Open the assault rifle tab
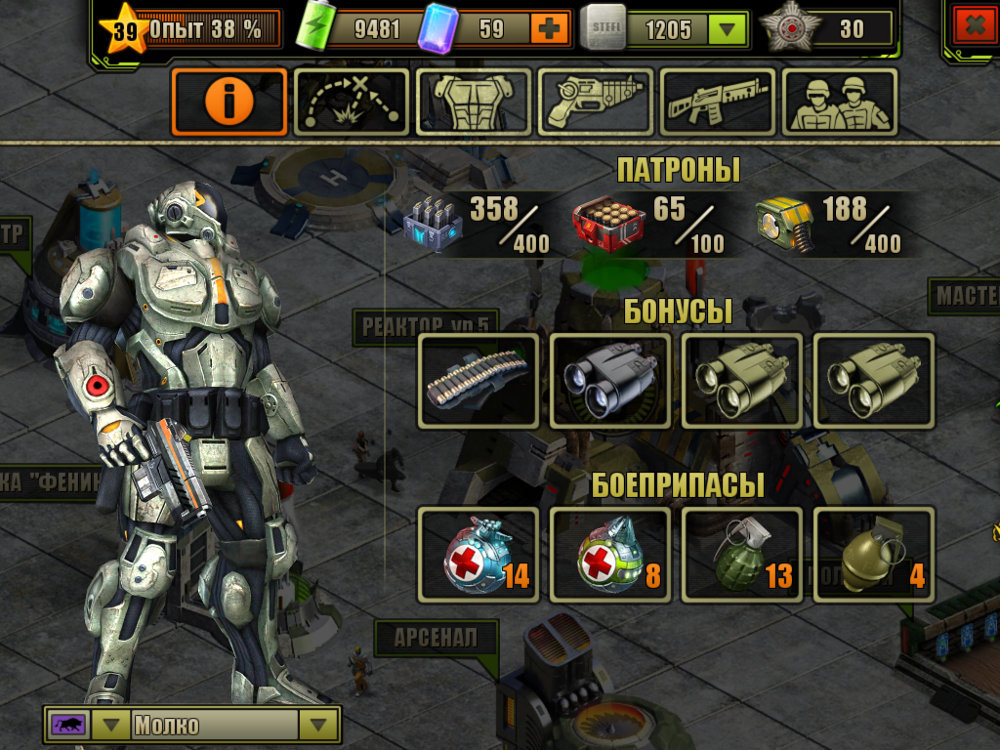 tap(717, 102)
